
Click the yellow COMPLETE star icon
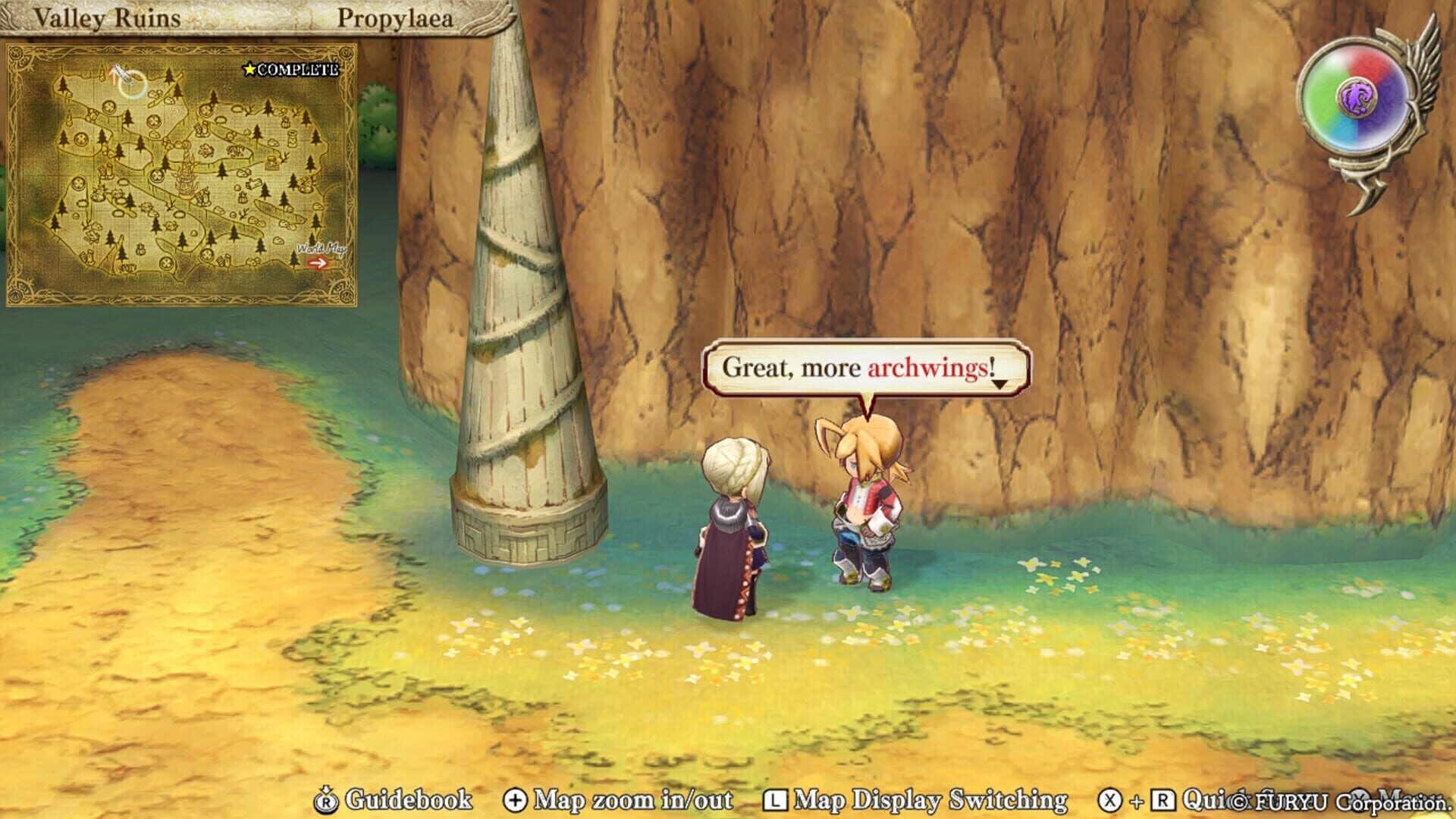(x=248, y=68)
